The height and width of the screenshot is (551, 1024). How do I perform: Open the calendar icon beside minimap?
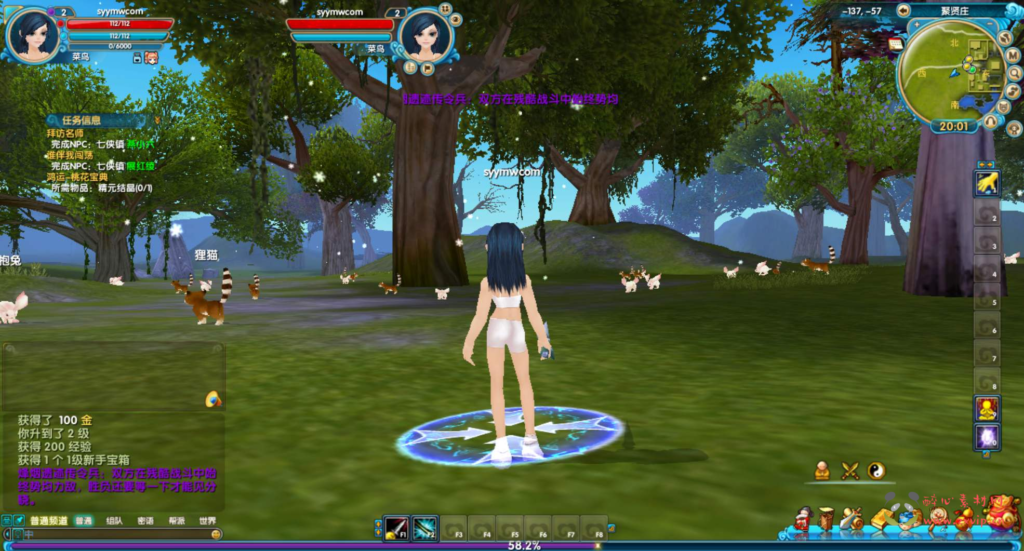point(895,44)
